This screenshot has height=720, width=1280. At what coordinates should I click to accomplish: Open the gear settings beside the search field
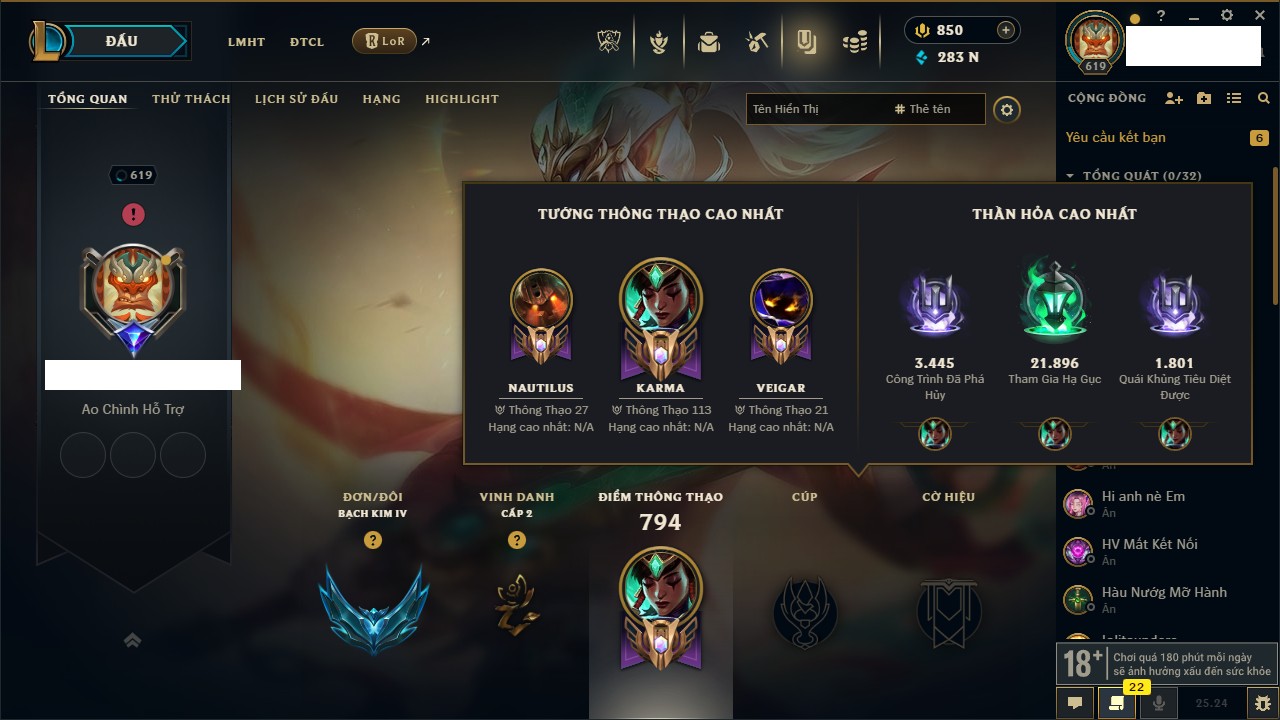click(x=1007, y=109)
